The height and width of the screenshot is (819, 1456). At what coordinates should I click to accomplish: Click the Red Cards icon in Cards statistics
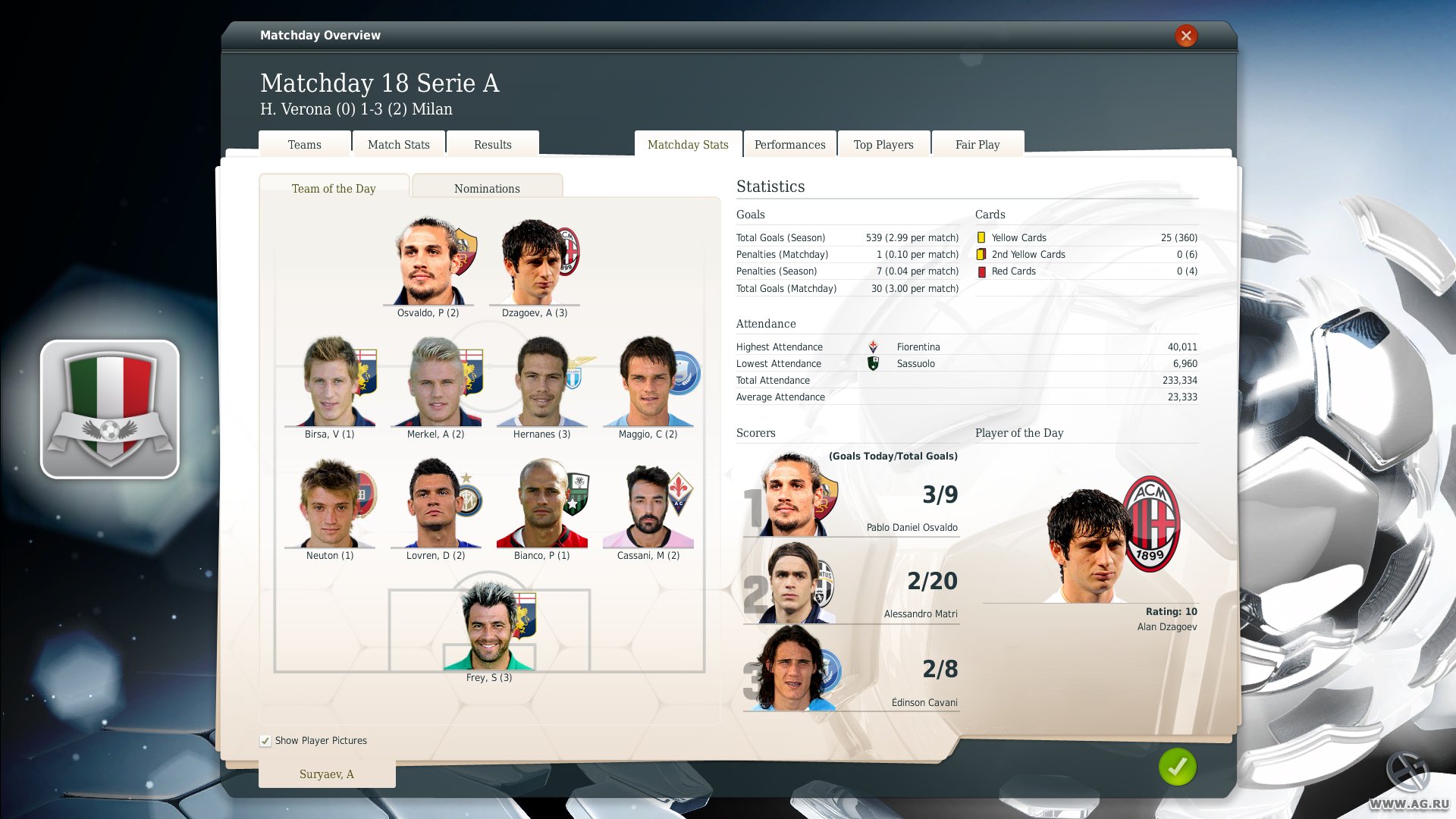point(982,271)
